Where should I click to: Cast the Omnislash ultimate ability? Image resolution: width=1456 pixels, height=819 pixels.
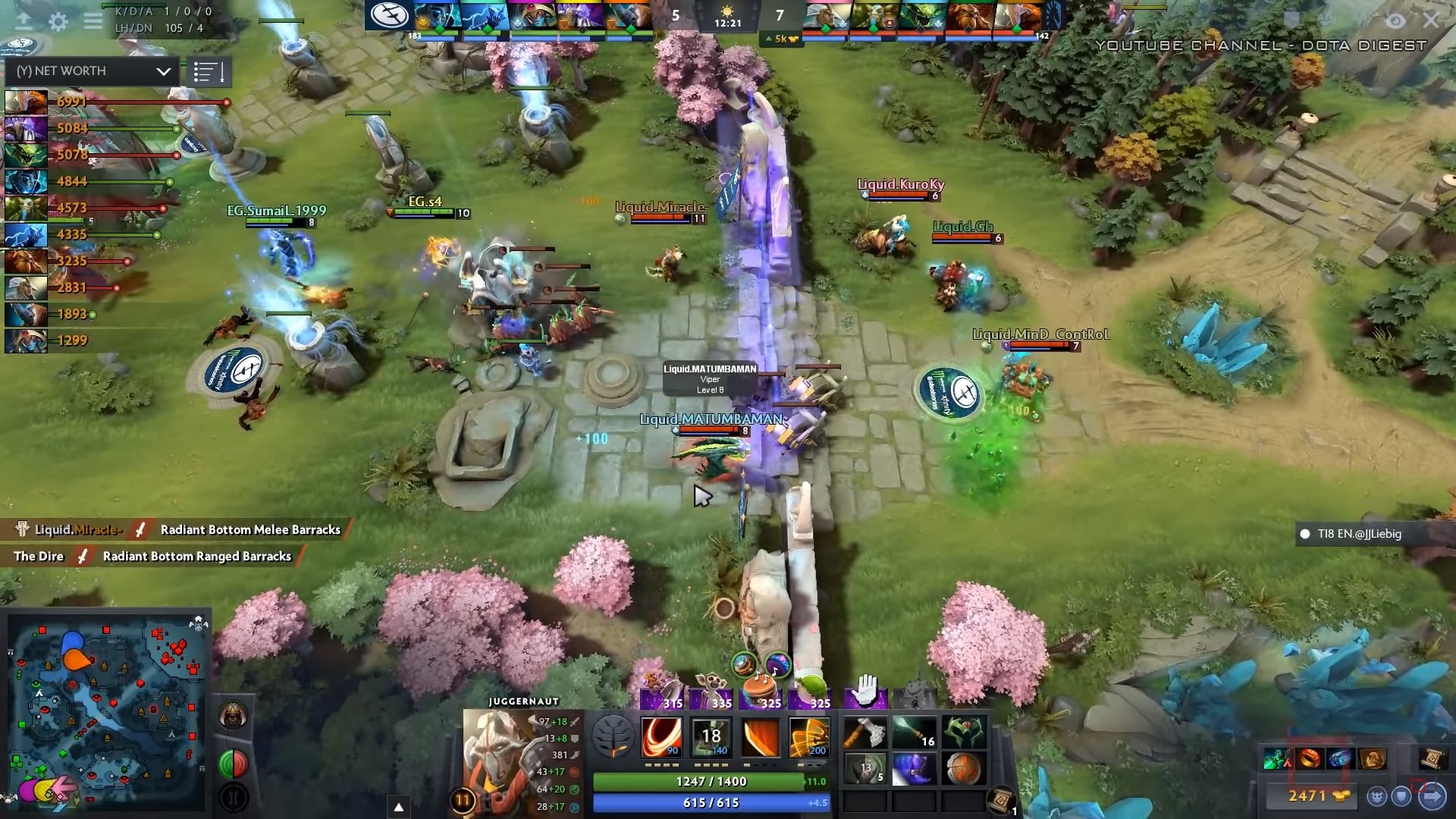coord(808,737)
